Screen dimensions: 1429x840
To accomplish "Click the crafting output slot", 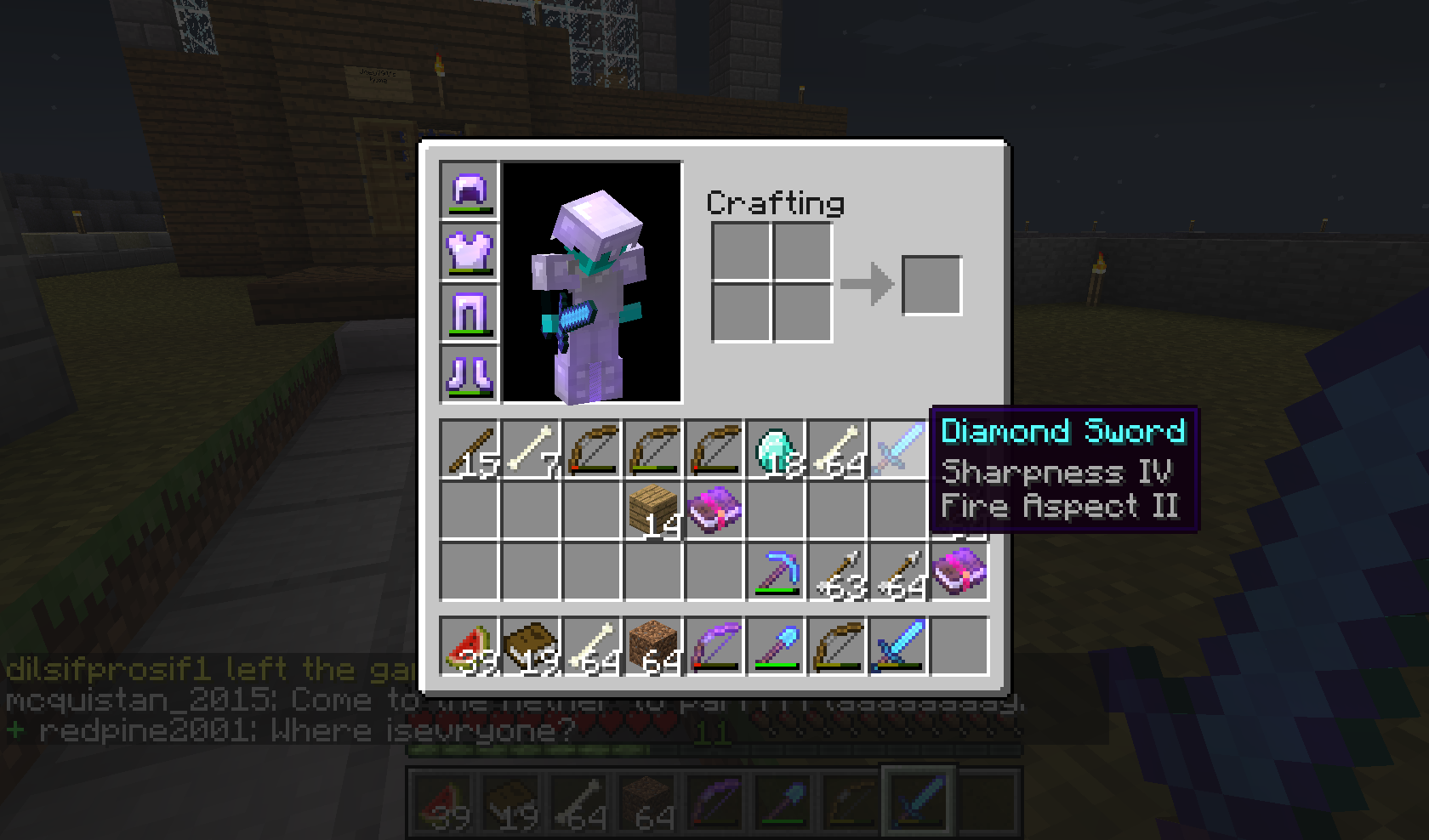I will [x=932, y=284].
